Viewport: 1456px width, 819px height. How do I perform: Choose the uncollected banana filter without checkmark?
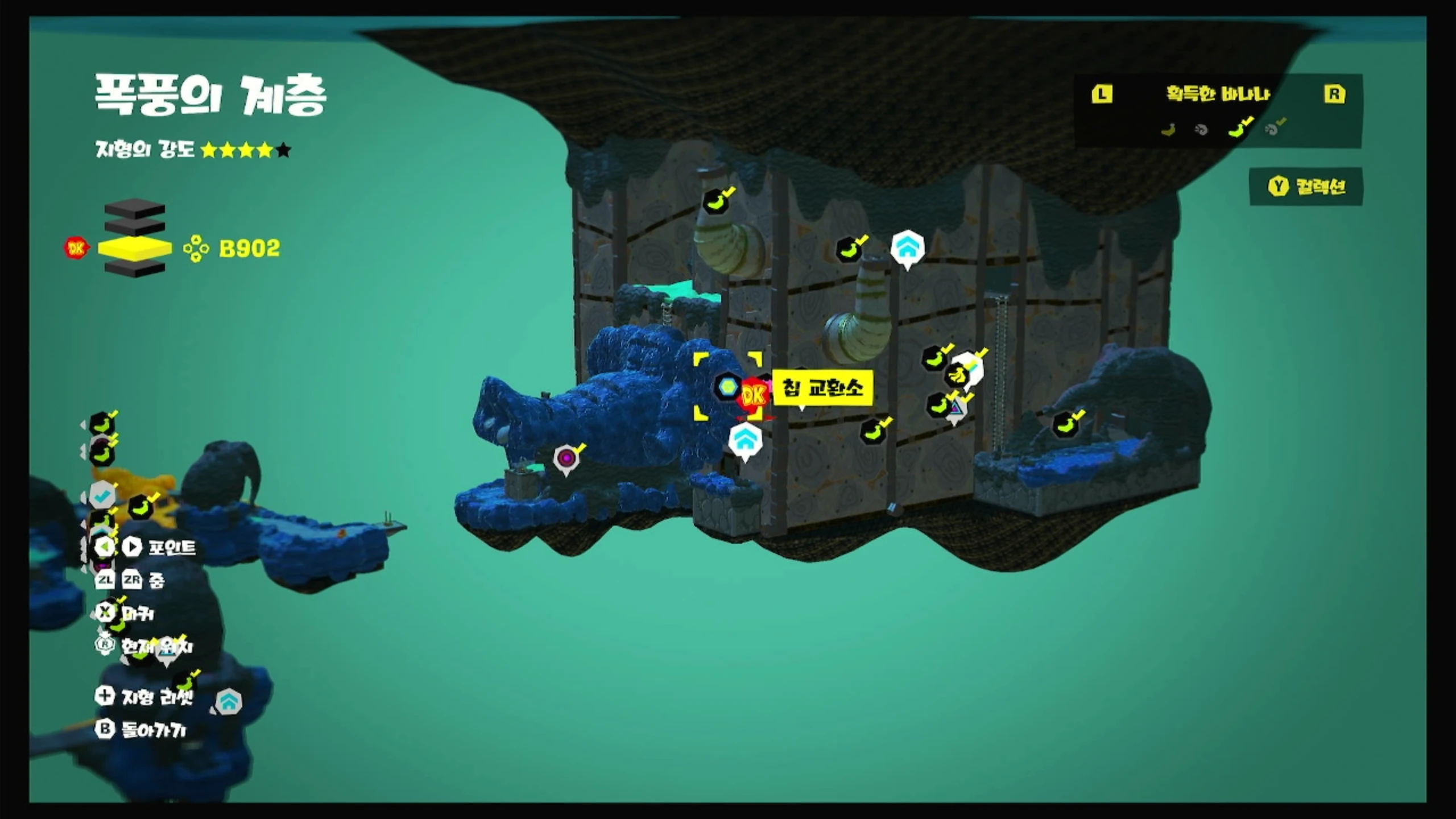pyautogui.click(x=1168, y=130)
